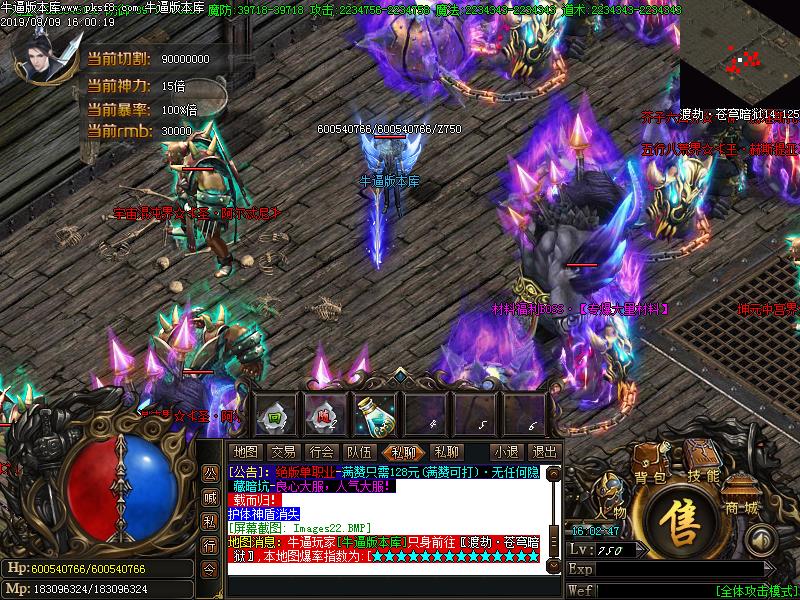This screenshot has height=600, width=800.
Task: Open the 行会 guild panel
Action: tap(321, 452)
